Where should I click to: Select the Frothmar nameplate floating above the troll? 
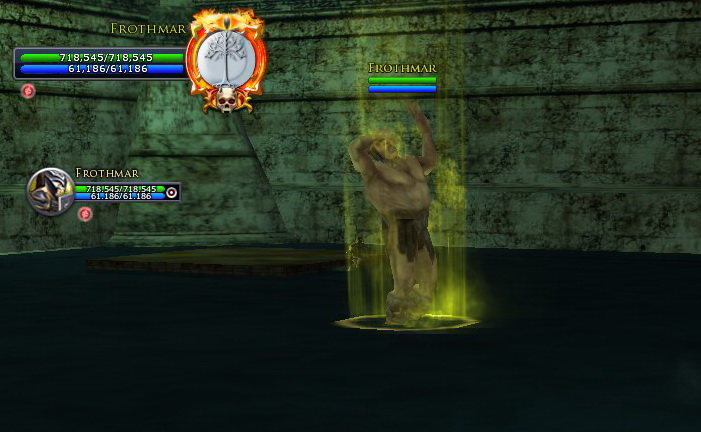tap(402, 68)
